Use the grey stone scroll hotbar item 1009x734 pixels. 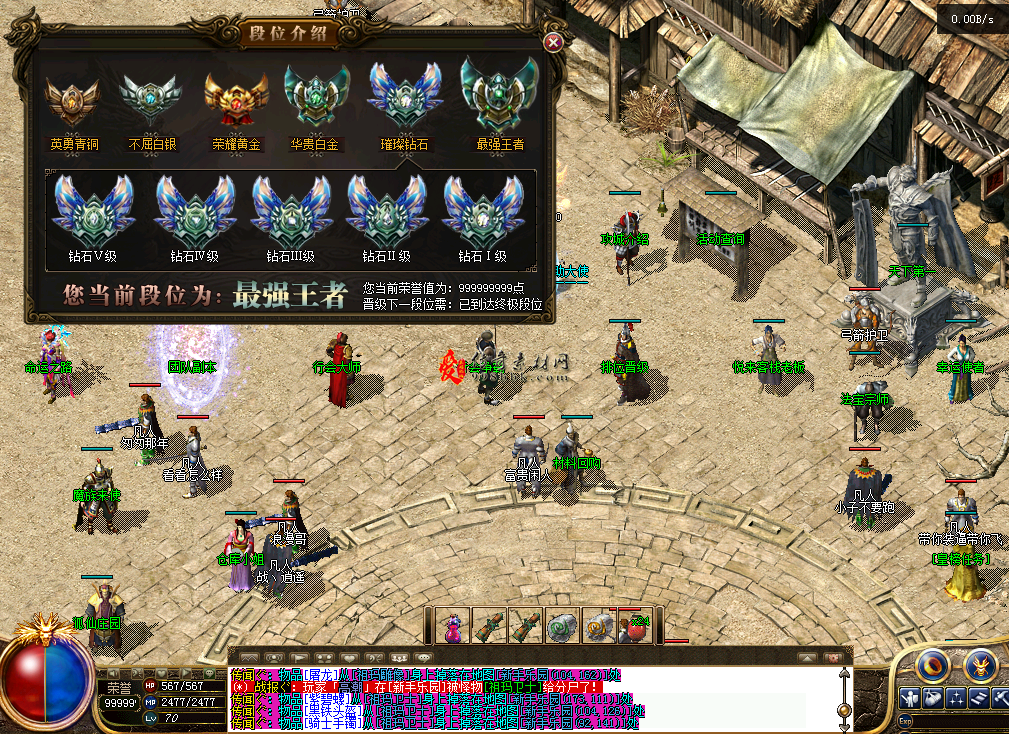(563, 626)
